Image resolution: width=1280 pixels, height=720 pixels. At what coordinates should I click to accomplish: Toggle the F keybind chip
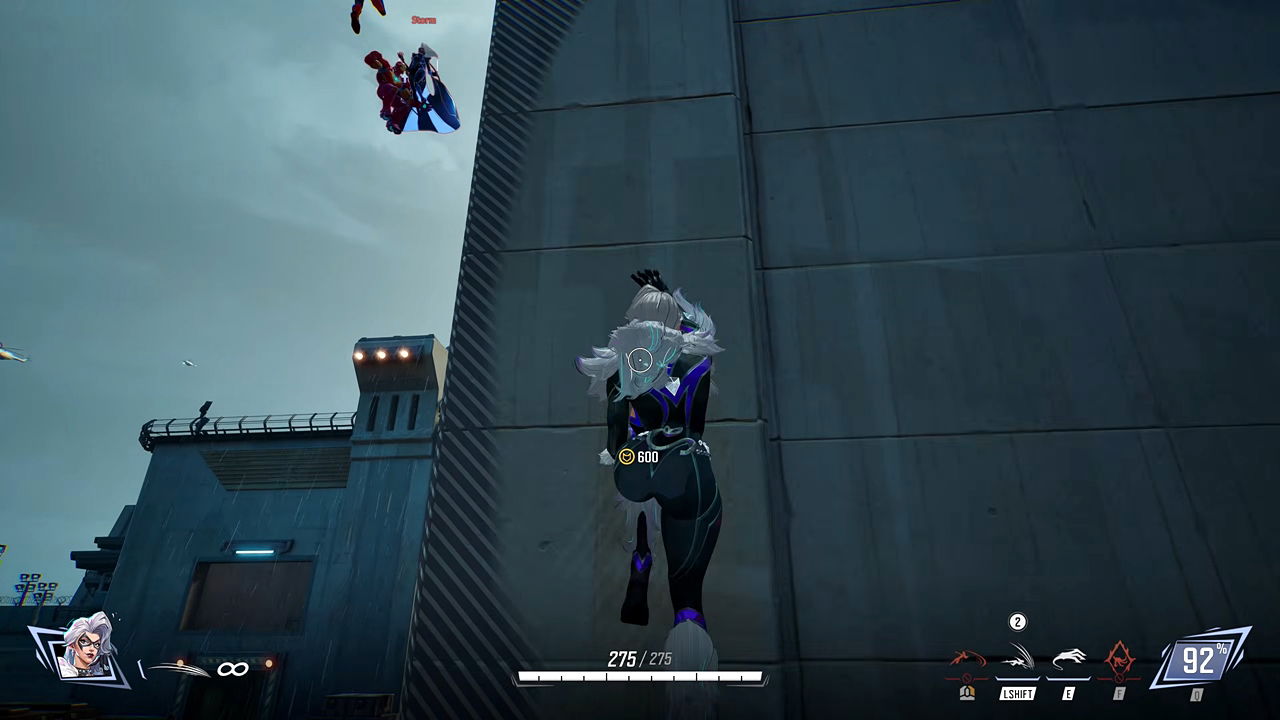tap(1119, 691)
